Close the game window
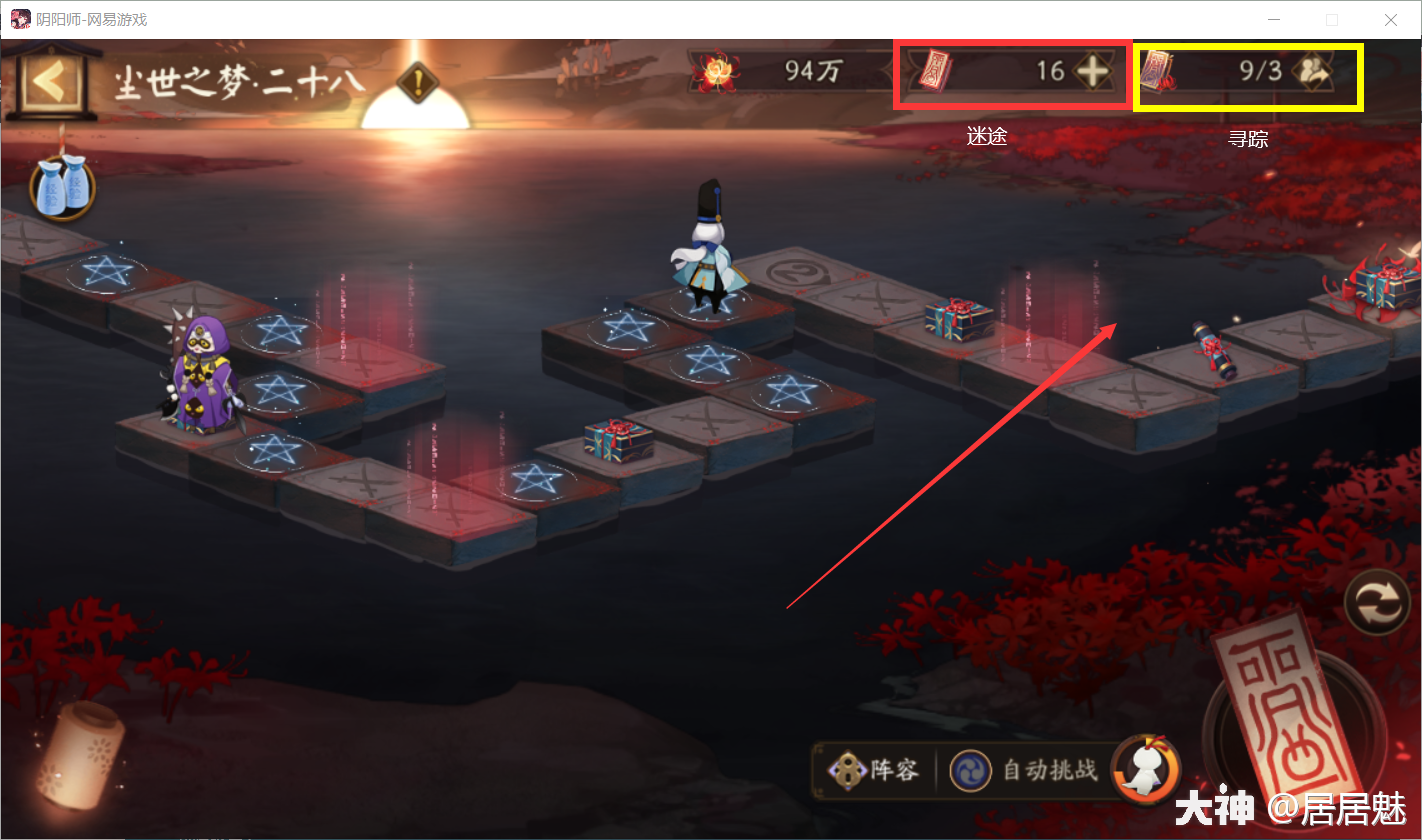1422x840 pixels. (1391, 20)
